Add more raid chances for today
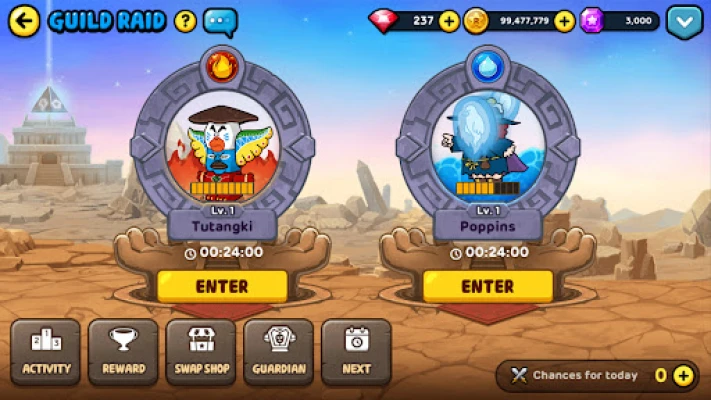The width and height of the screenshot is (711, 400). [x=683, y=376]
